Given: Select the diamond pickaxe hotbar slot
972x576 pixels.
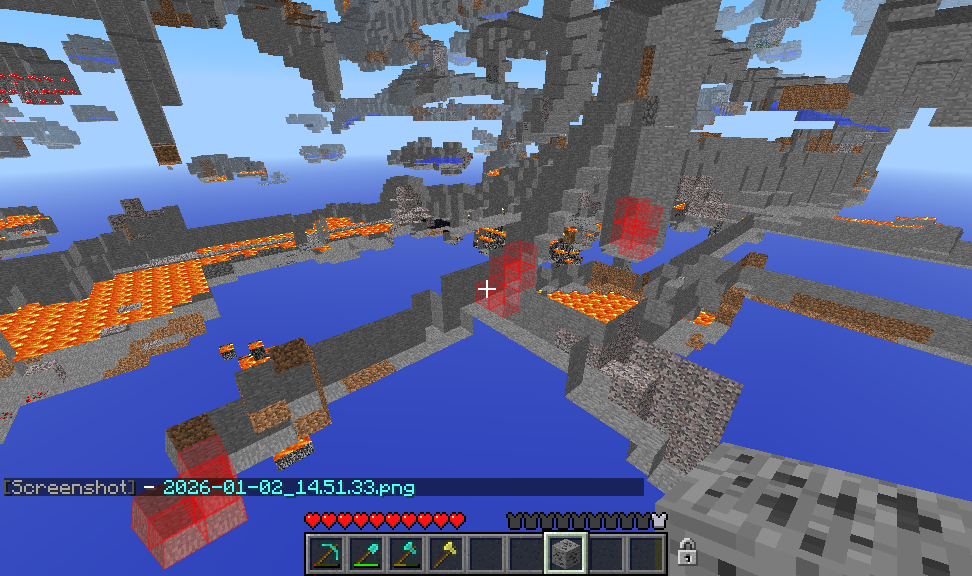Looking at the screenshot, I should (x=326, y=553).
